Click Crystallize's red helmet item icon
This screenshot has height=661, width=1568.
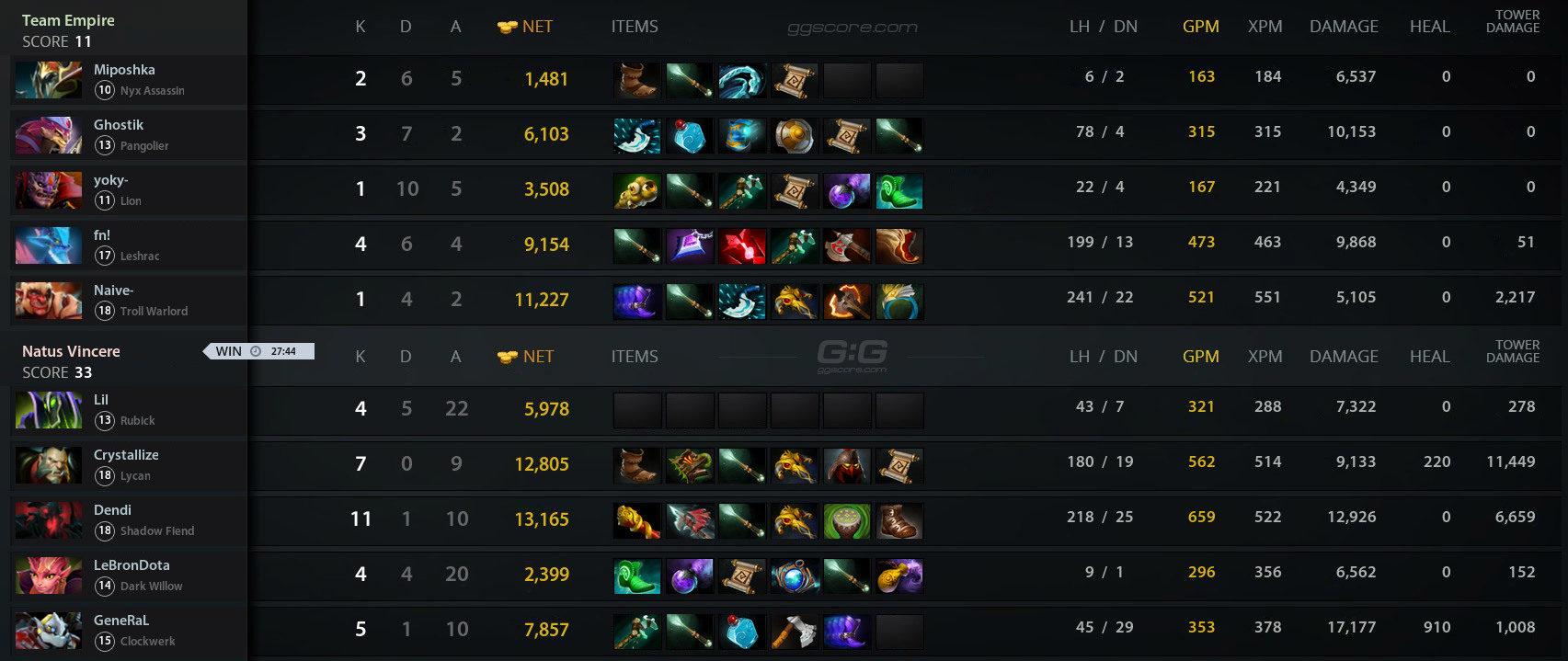[x=847, y=466]
